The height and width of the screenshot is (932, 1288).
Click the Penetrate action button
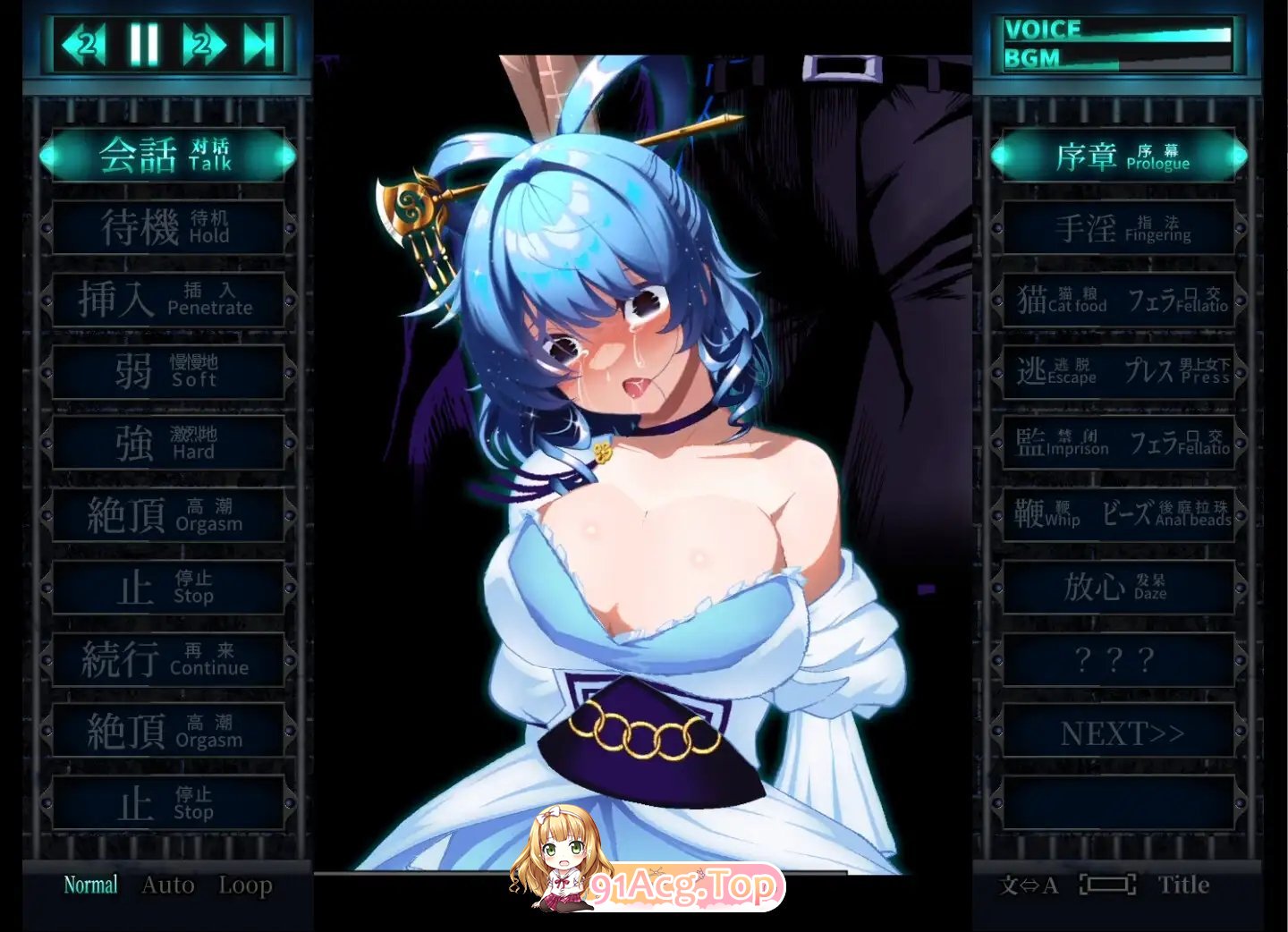point(168,299)
